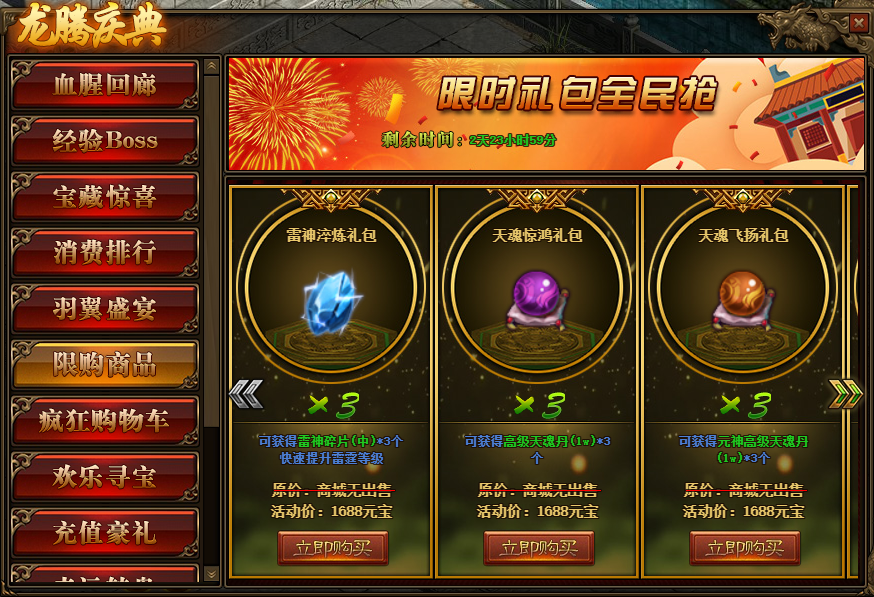Viewport: 874px width, 597px height.
Task: Open the 欢乐寻宝 treasure hunt tab
Action: coord(105,476)
